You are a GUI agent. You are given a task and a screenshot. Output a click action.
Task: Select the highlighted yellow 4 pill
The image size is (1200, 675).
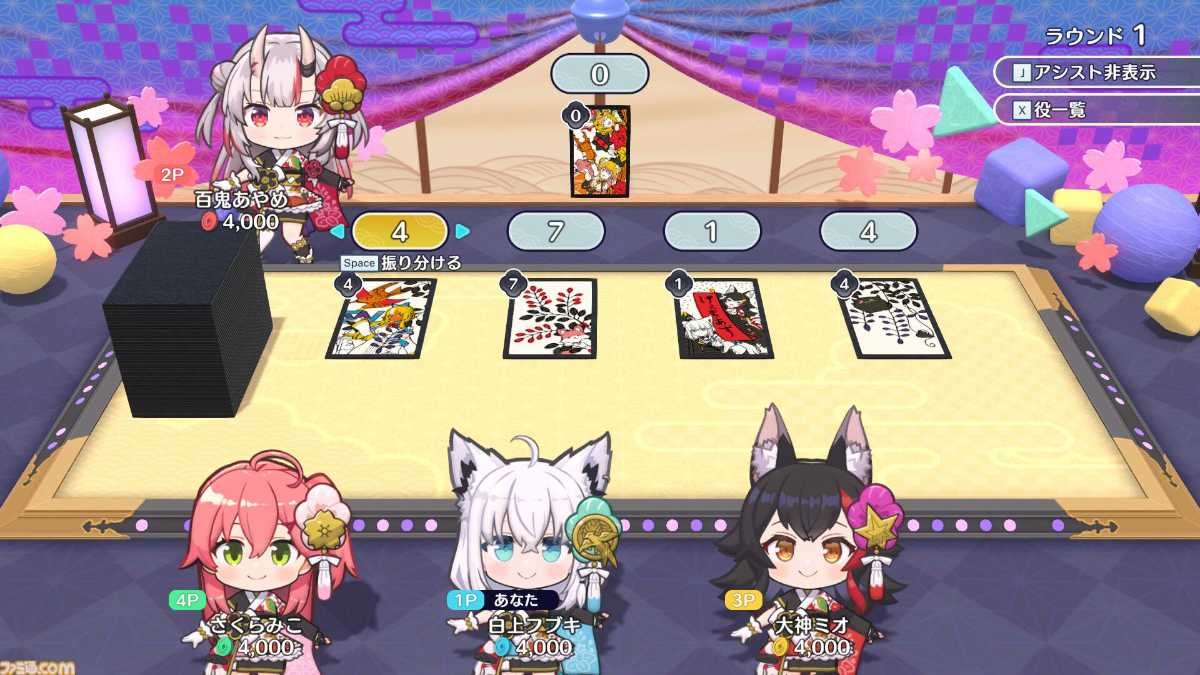click(399, 232)
